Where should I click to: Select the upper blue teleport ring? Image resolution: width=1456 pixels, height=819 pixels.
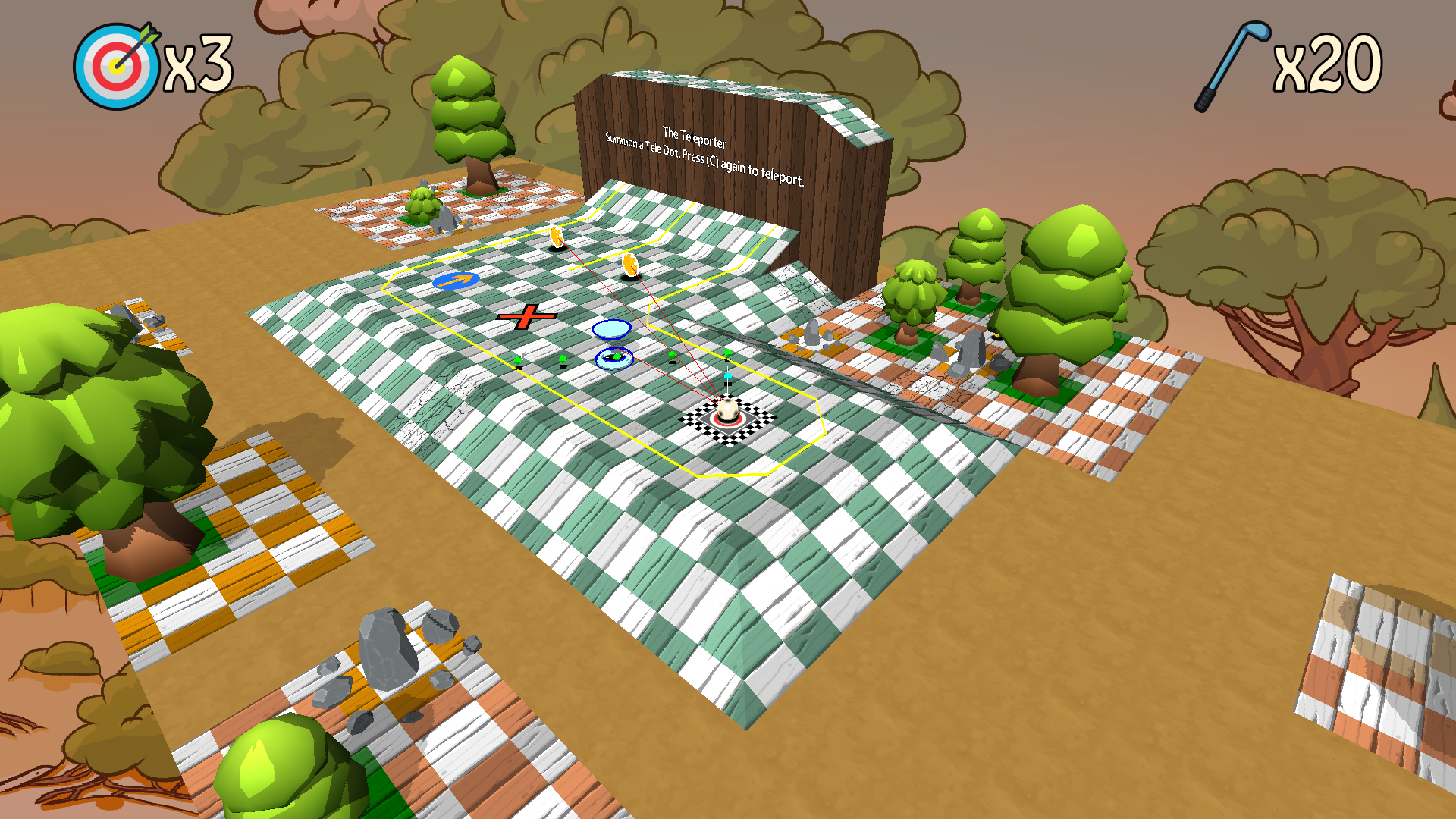tap(610, 329)
